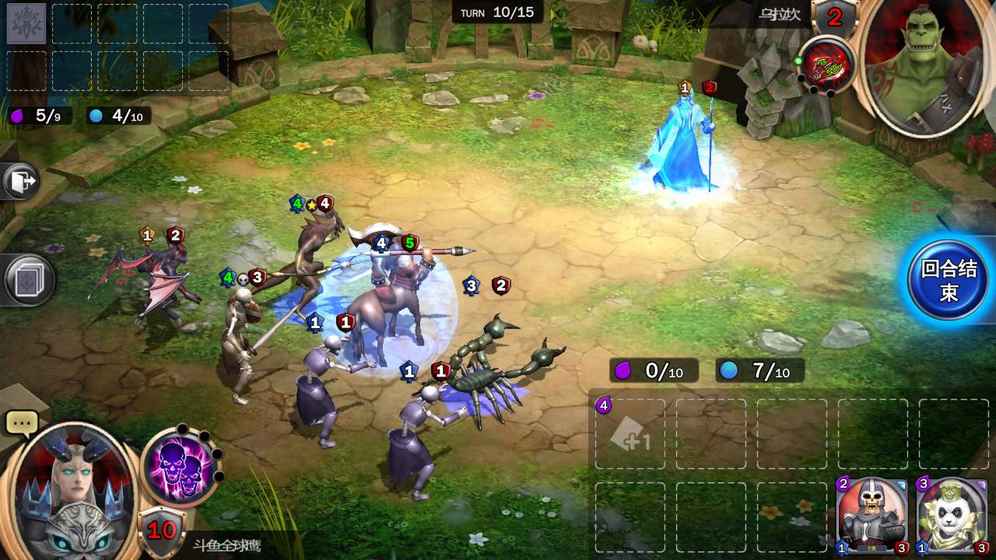Open the chat speech bubble

[x=21, y=423]
